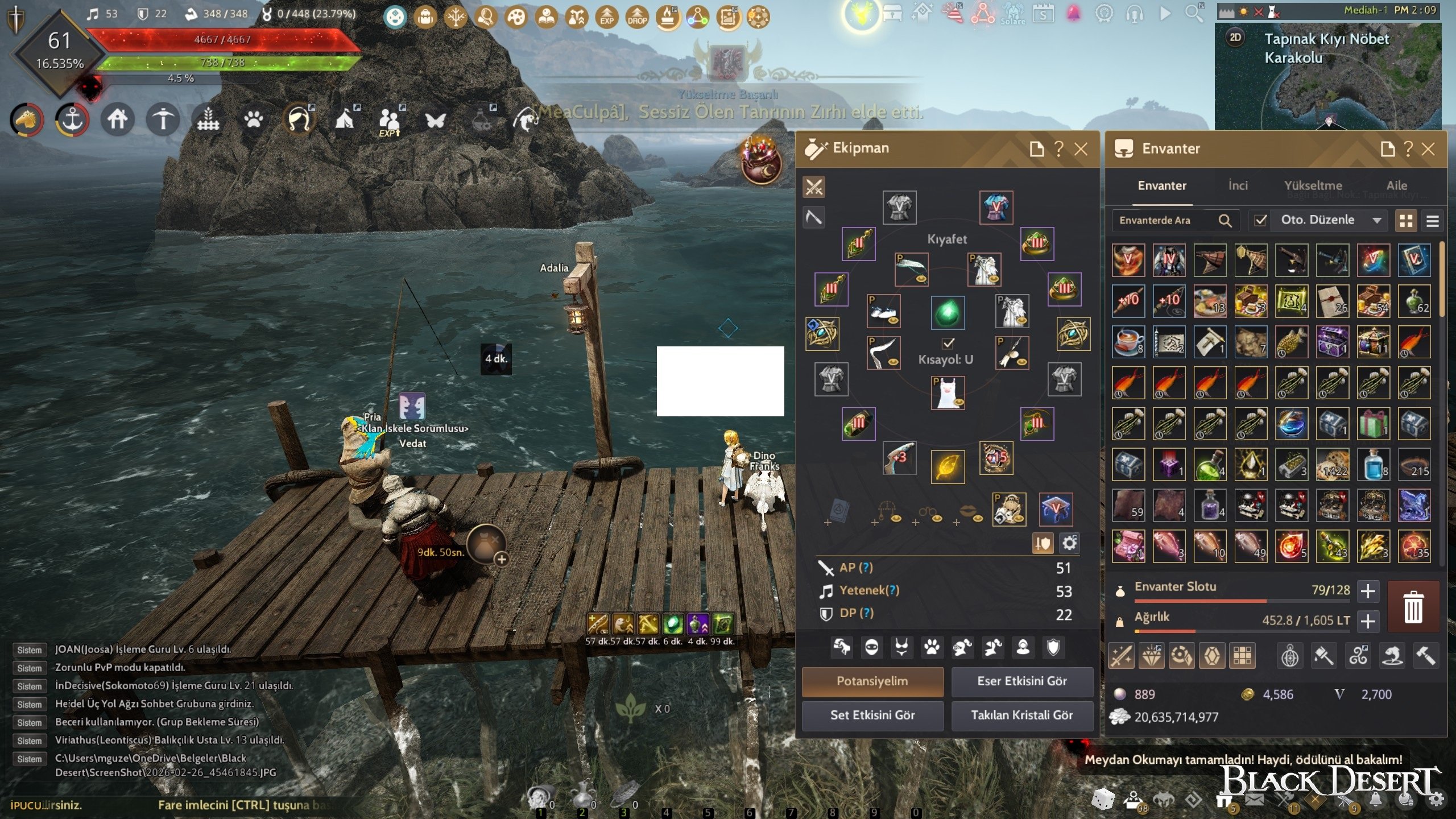1456x819 pixels.
Task: Toggle the Kısayol: U checkbox
Action: point(948,343)
